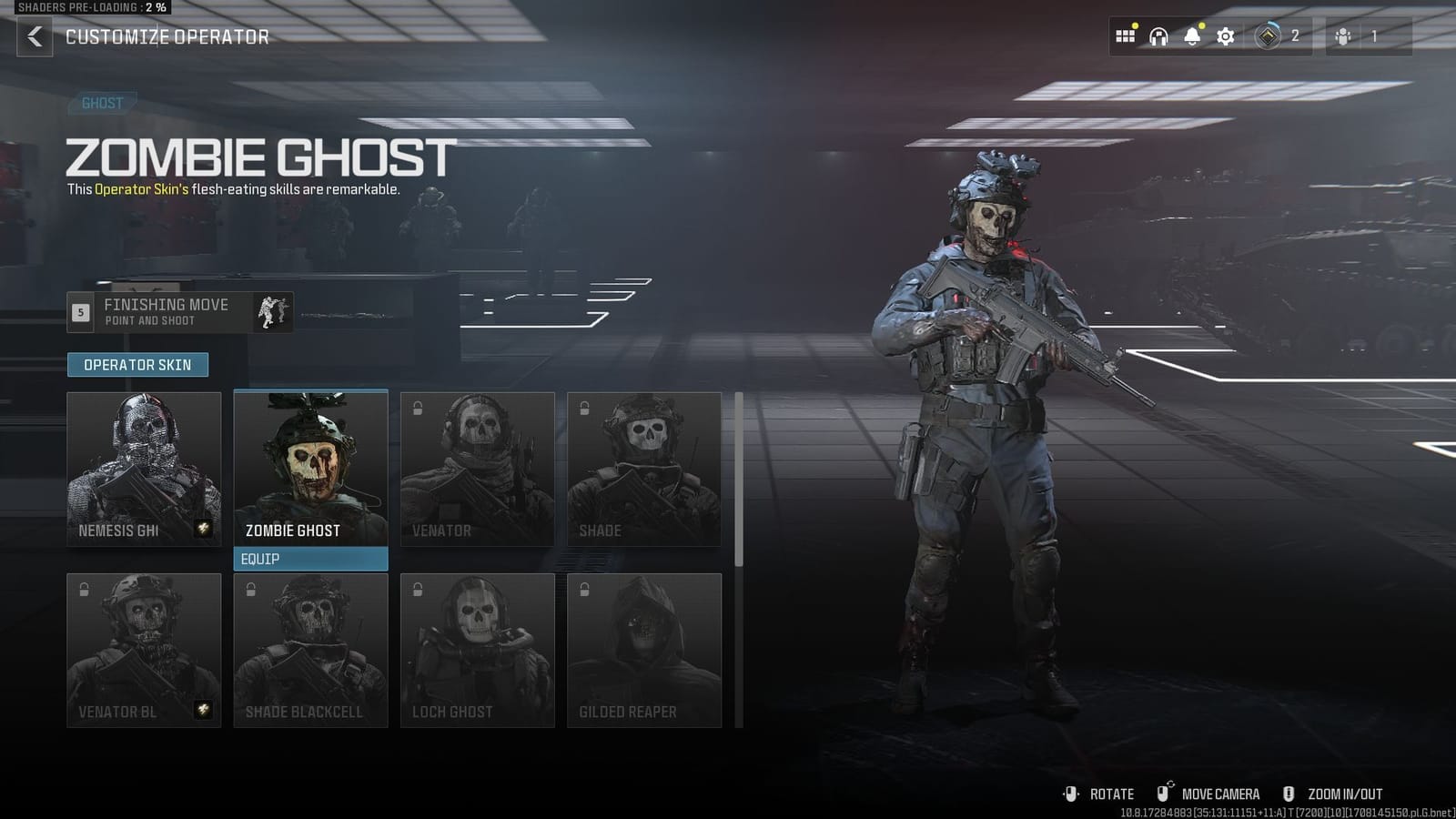Click the Social headset icon
Screen dimensions: 1456x819
point(1158,36)
